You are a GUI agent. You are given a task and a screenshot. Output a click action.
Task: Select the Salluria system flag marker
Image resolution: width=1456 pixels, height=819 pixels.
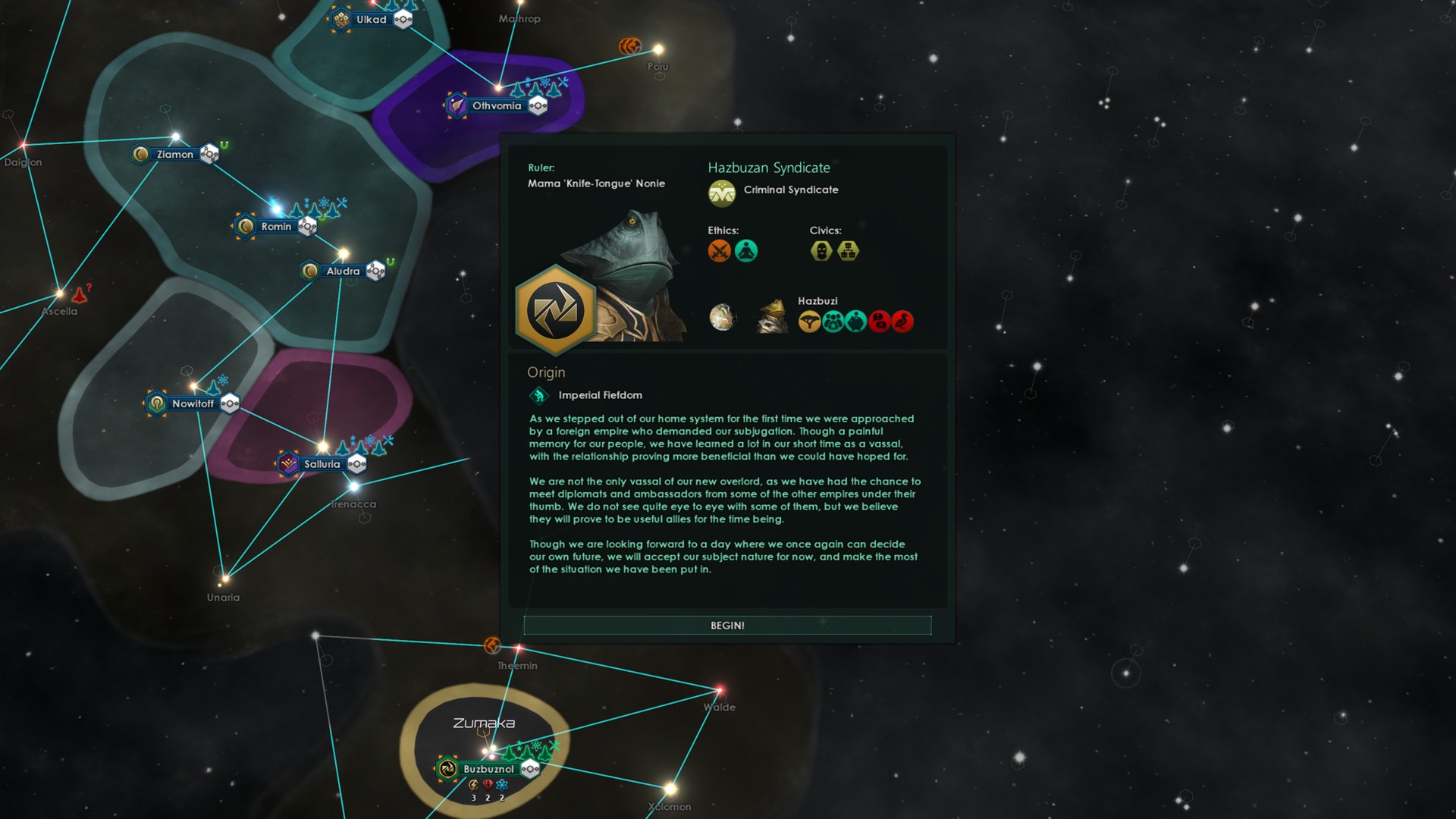[x=290, y=463]
